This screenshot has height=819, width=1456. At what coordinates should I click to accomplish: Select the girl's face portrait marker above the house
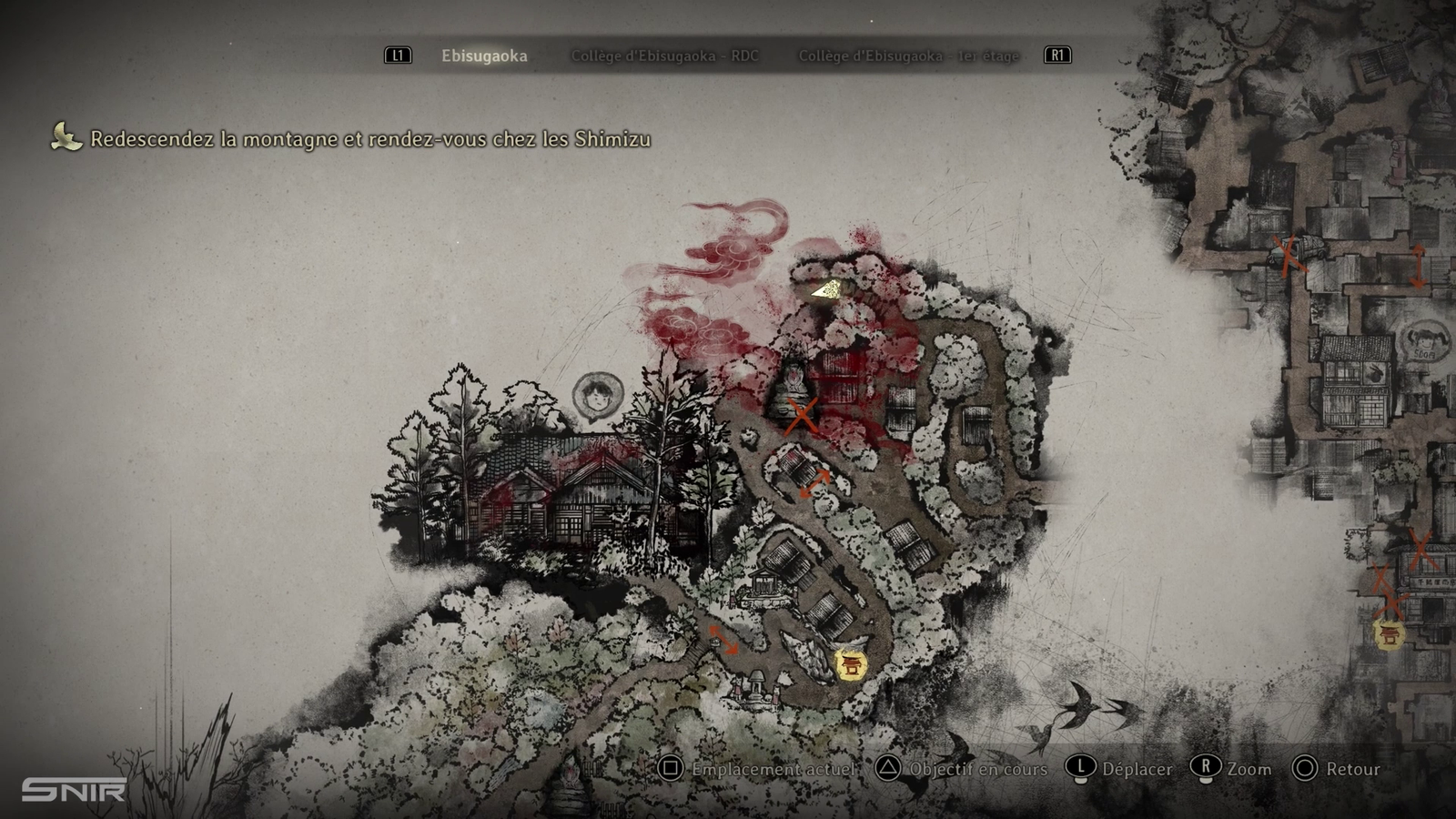coord(598,396)
